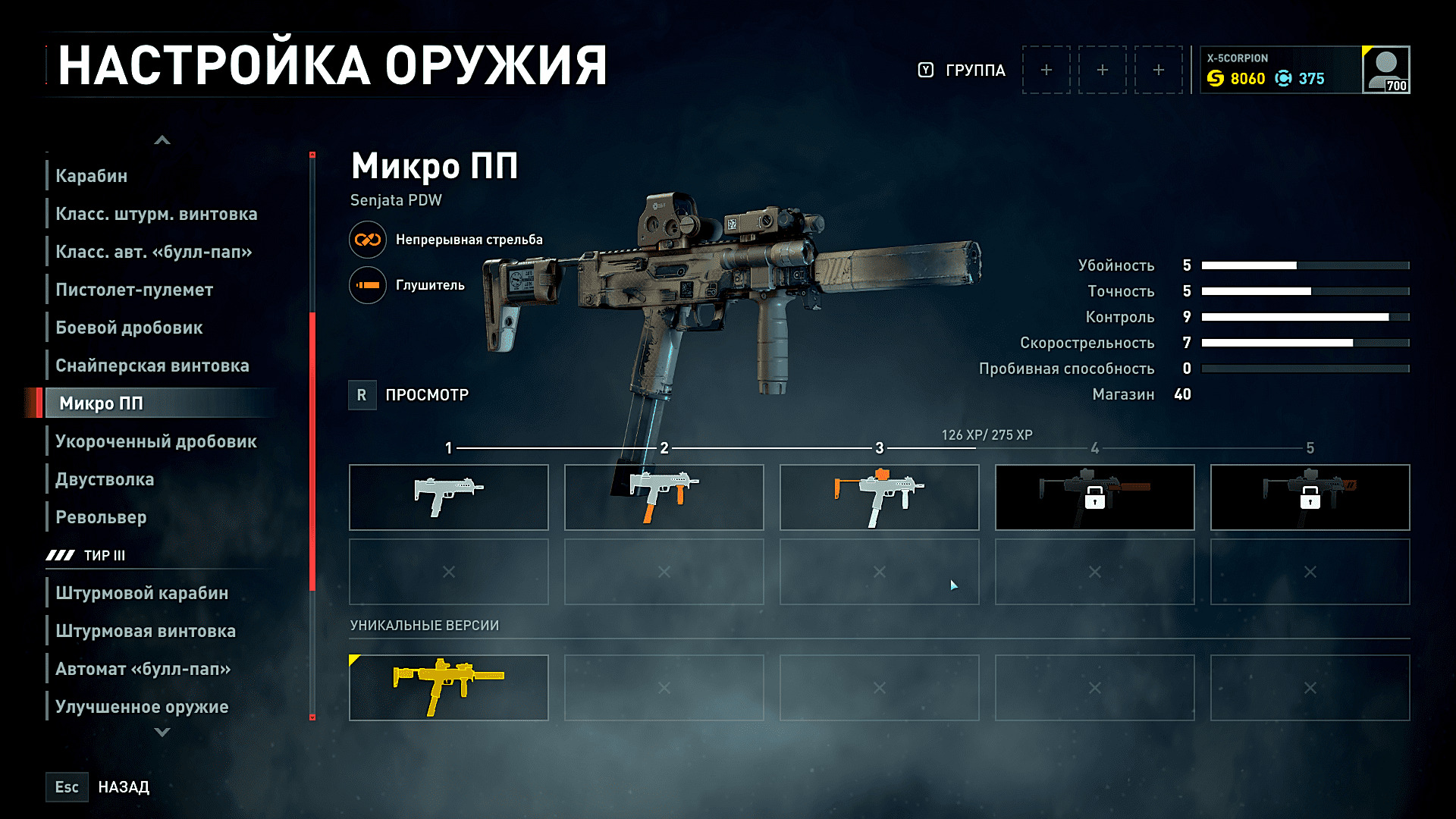The height and width of the screenshot is (819, 1456).
Task: Choose Улучшенное оружие category
Action: [142, 707]
